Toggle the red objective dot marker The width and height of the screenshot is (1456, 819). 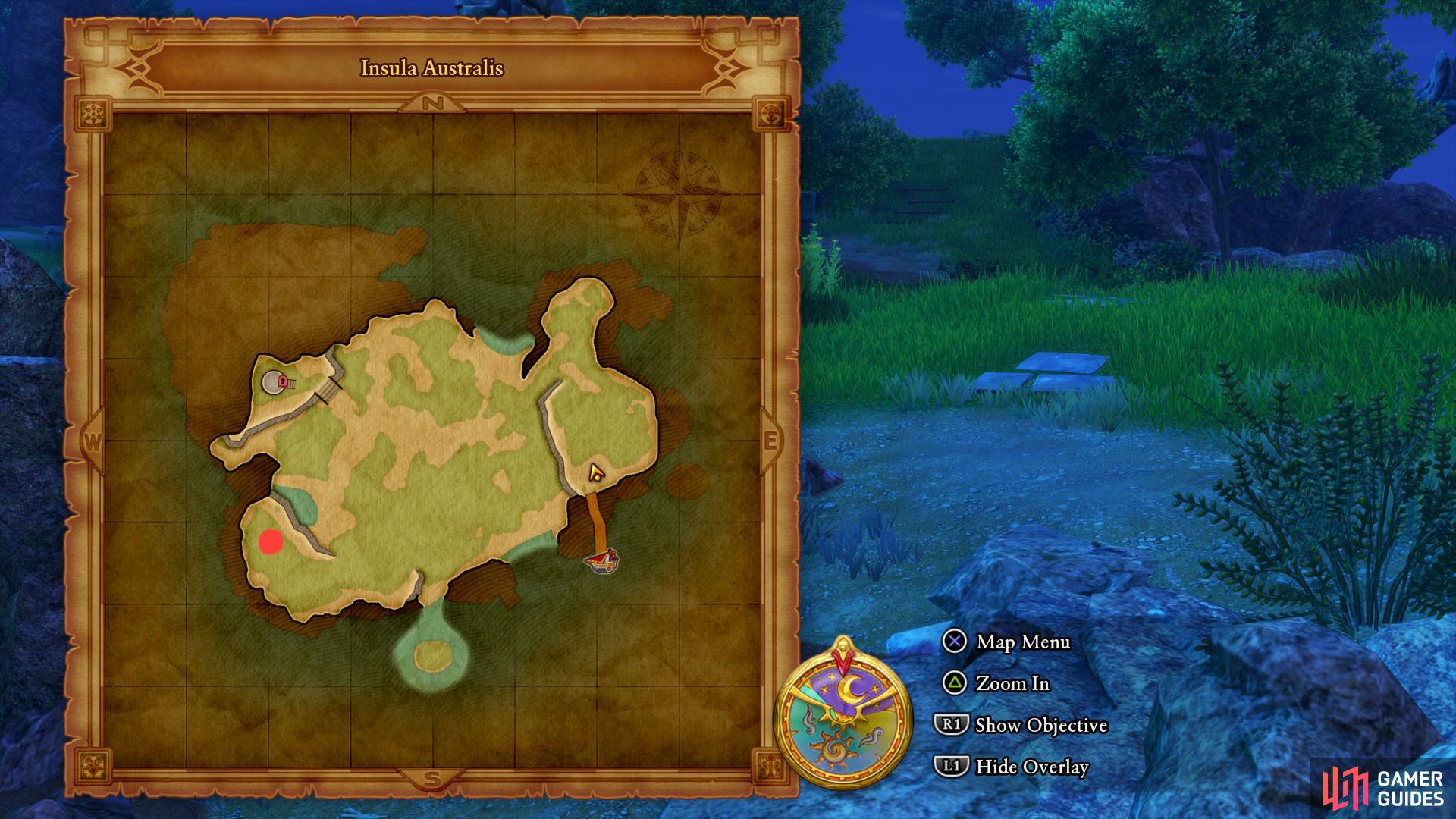tap(269, 541)
